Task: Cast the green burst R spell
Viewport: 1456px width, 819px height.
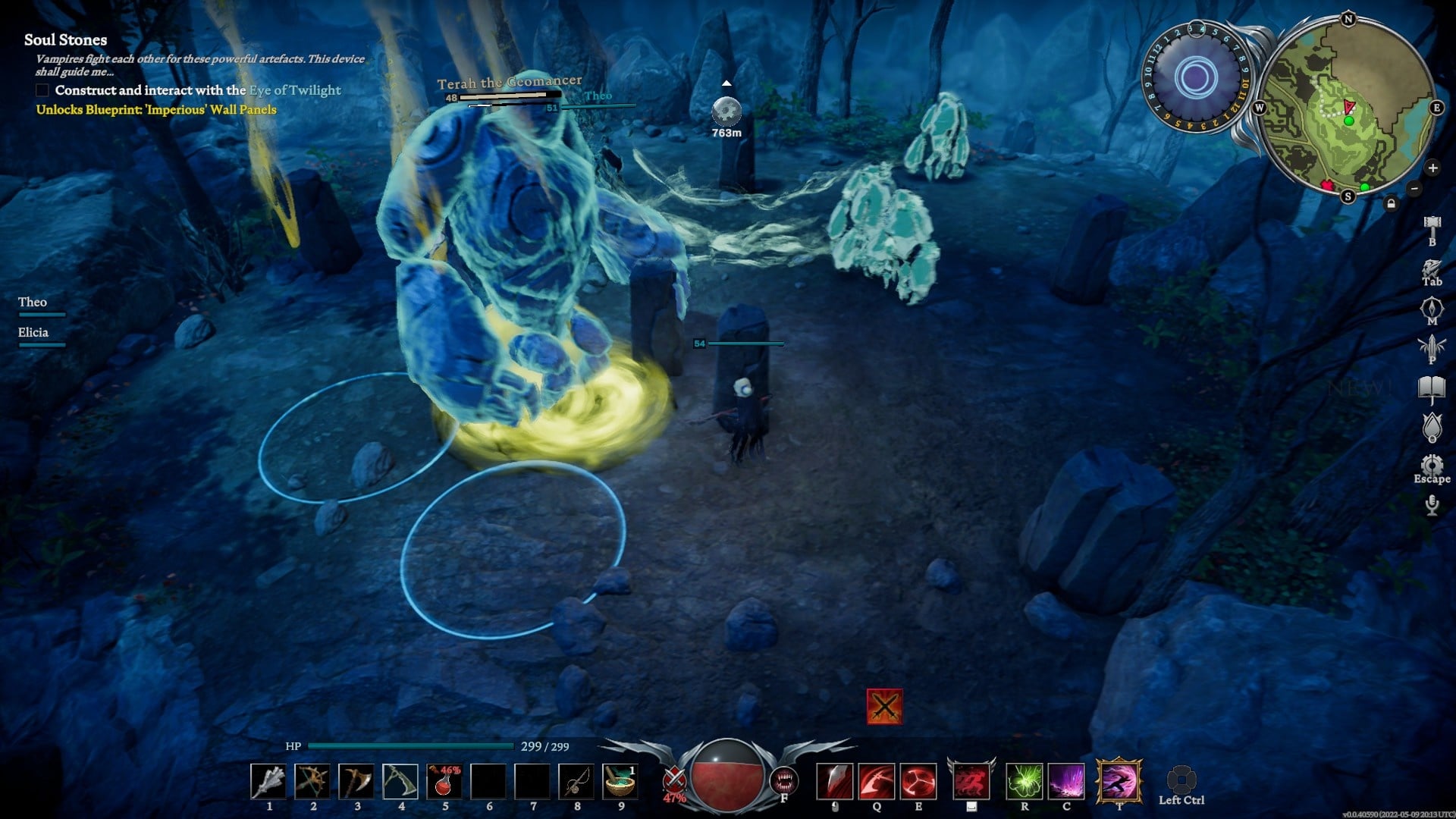Action: (x=1025, y=781)
